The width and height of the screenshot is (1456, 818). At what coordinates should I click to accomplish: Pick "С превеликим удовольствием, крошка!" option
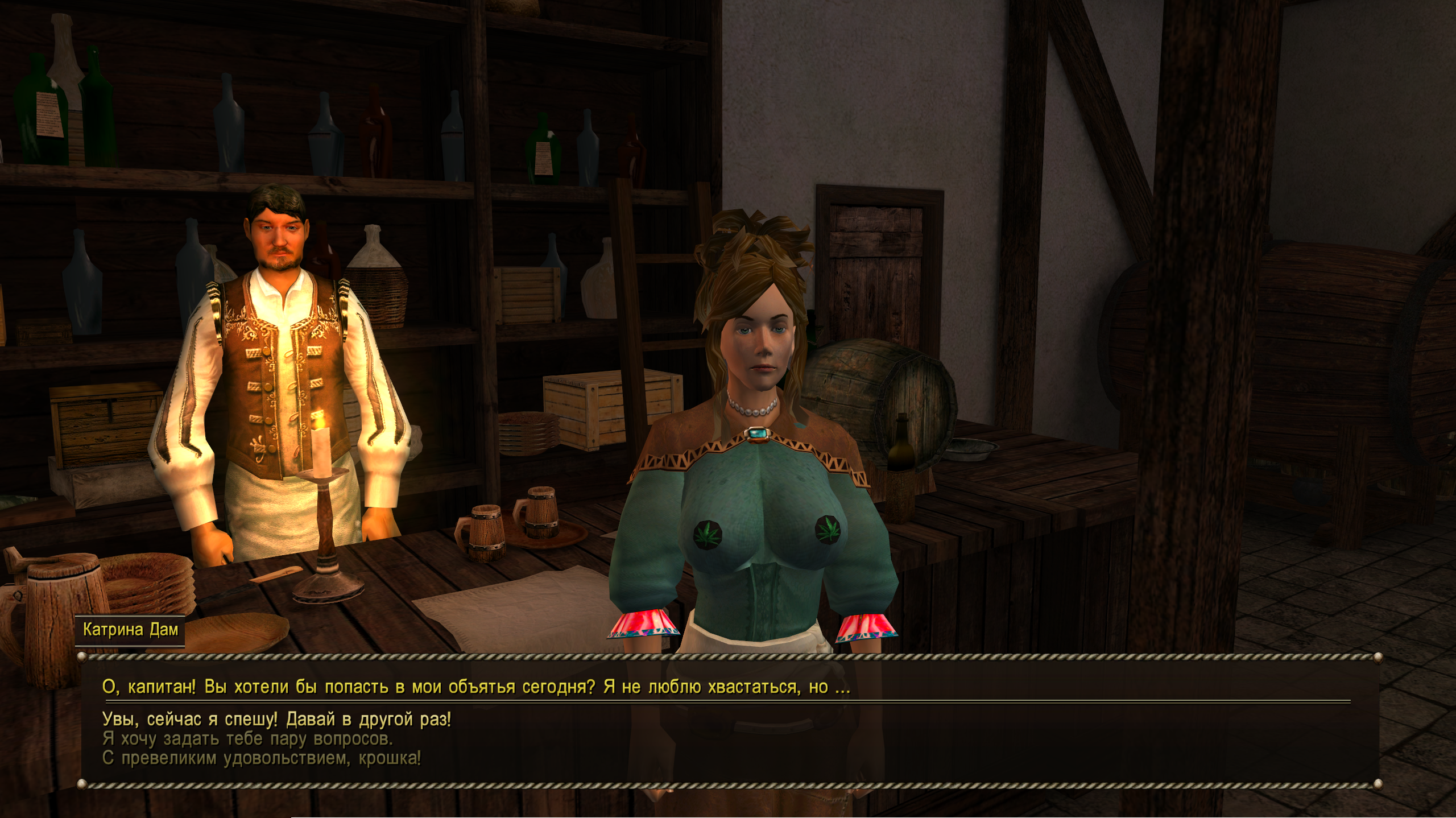262,758
